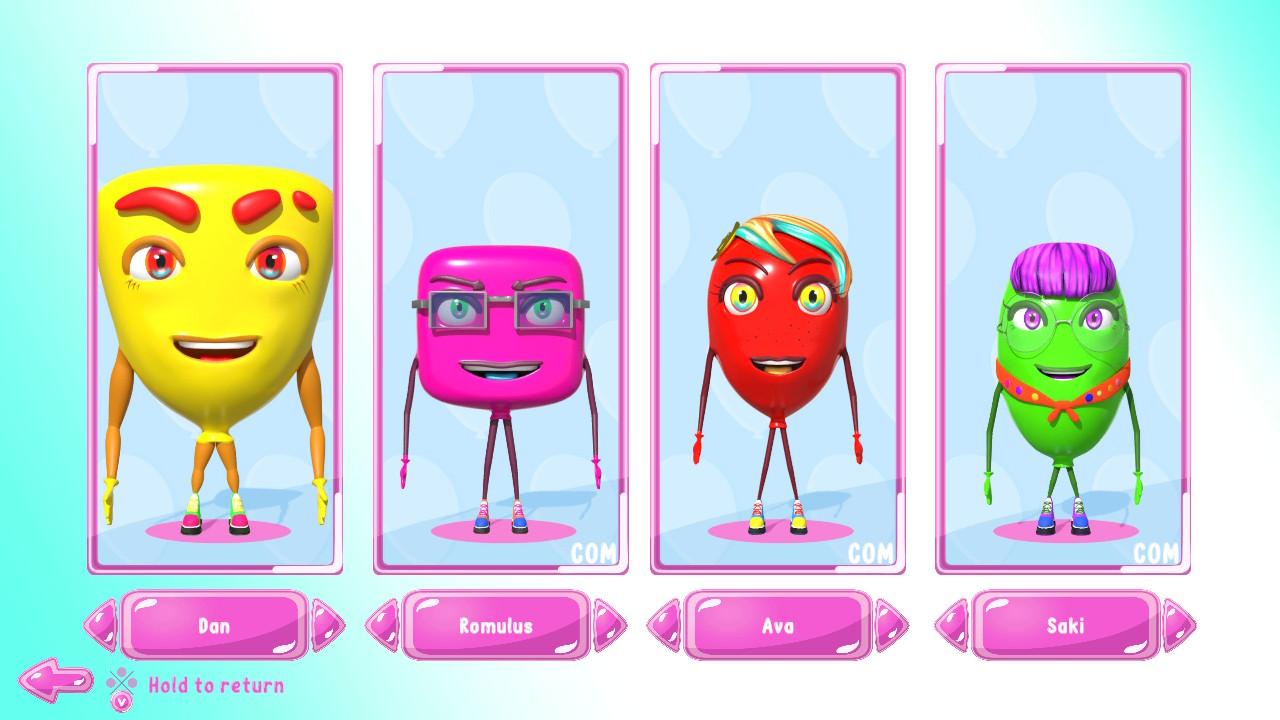The image size is (1280, 720).
Task: Choose the Romulus character card
Action: click(500, 320)
